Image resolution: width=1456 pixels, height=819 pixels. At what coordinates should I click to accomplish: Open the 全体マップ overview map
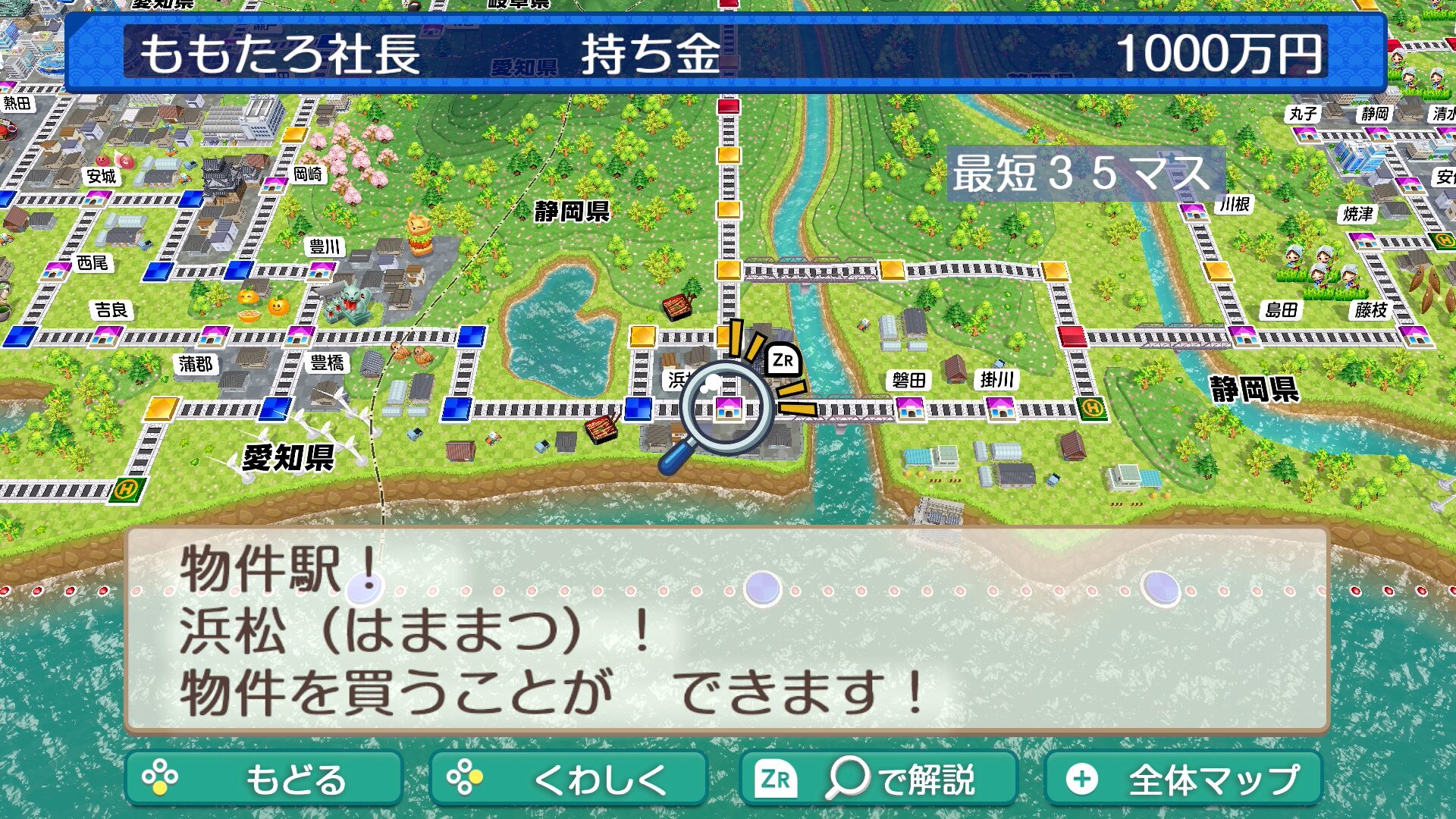1183,779
